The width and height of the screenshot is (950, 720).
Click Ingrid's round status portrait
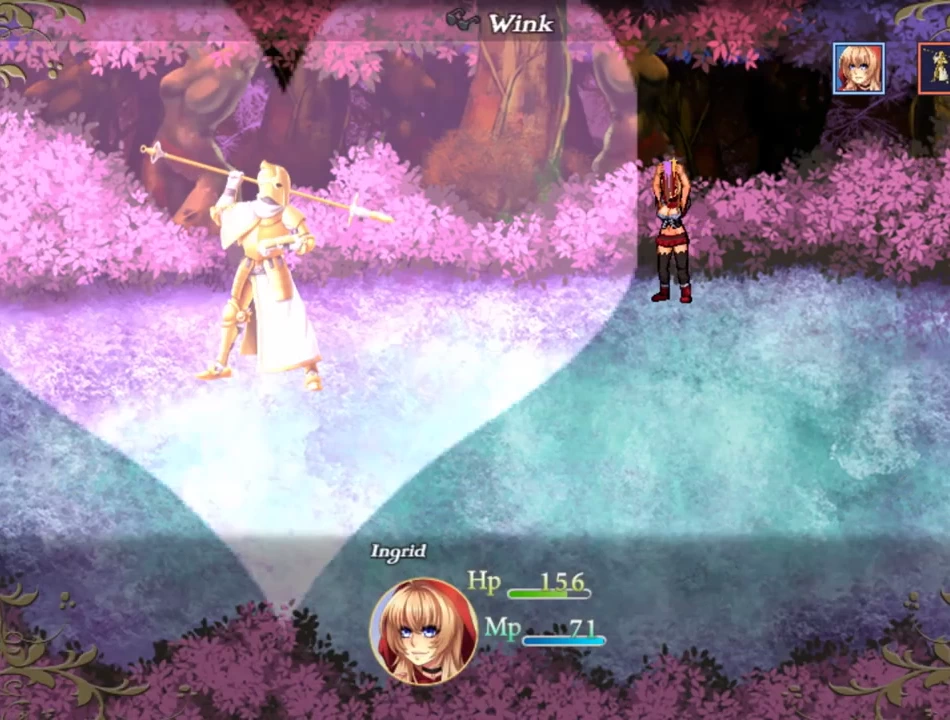424,631
